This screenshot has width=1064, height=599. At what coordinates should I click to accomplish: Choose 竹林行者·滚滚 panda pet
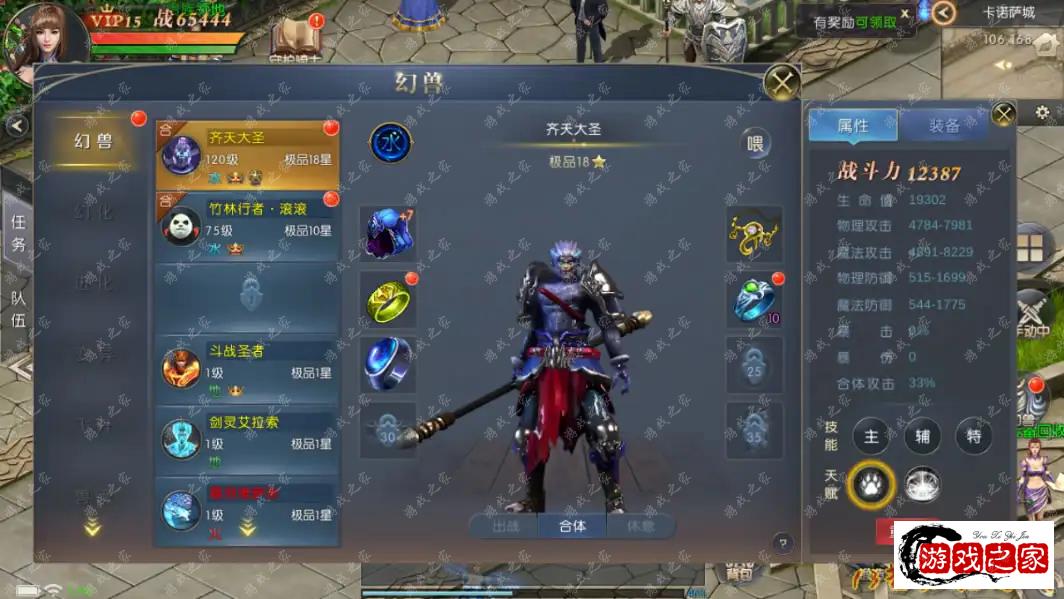coord(247,227)
